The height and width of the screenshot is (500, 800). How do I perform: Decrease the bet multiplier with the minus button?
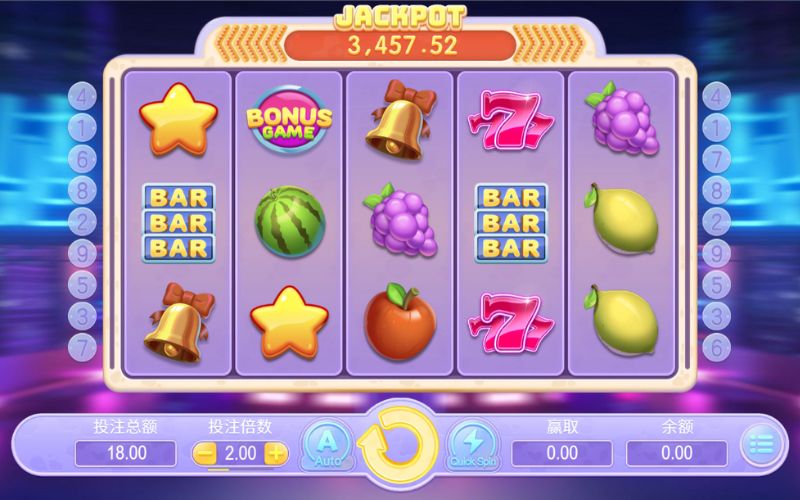(205, 453)
